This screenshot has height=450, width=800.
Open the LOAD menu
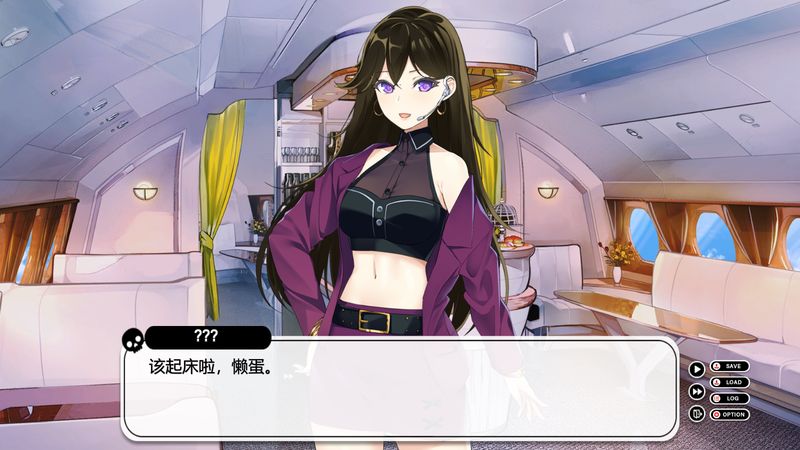point(729,382)
